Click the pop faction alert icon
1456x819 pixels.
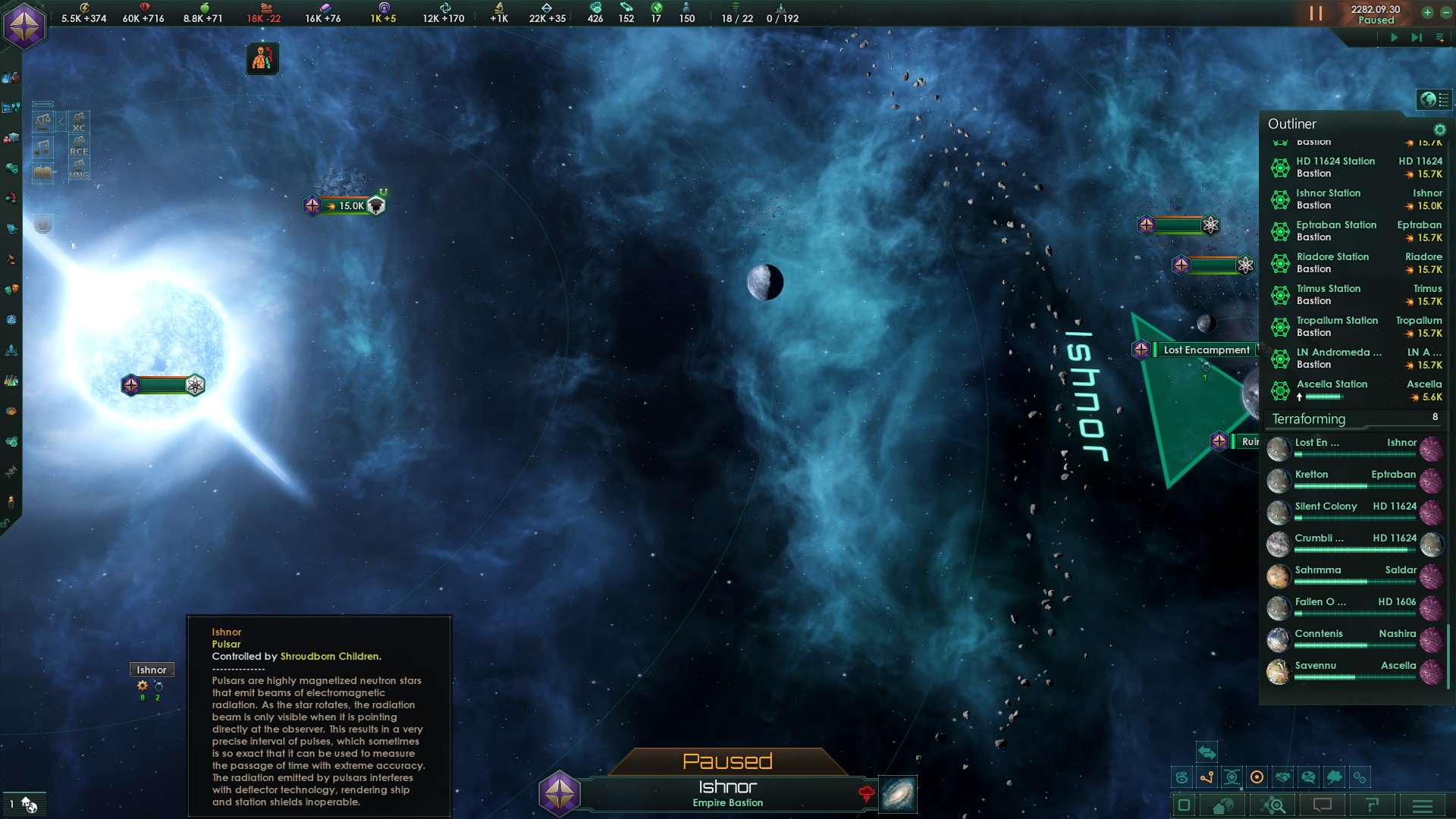click(x=262, y=58)
